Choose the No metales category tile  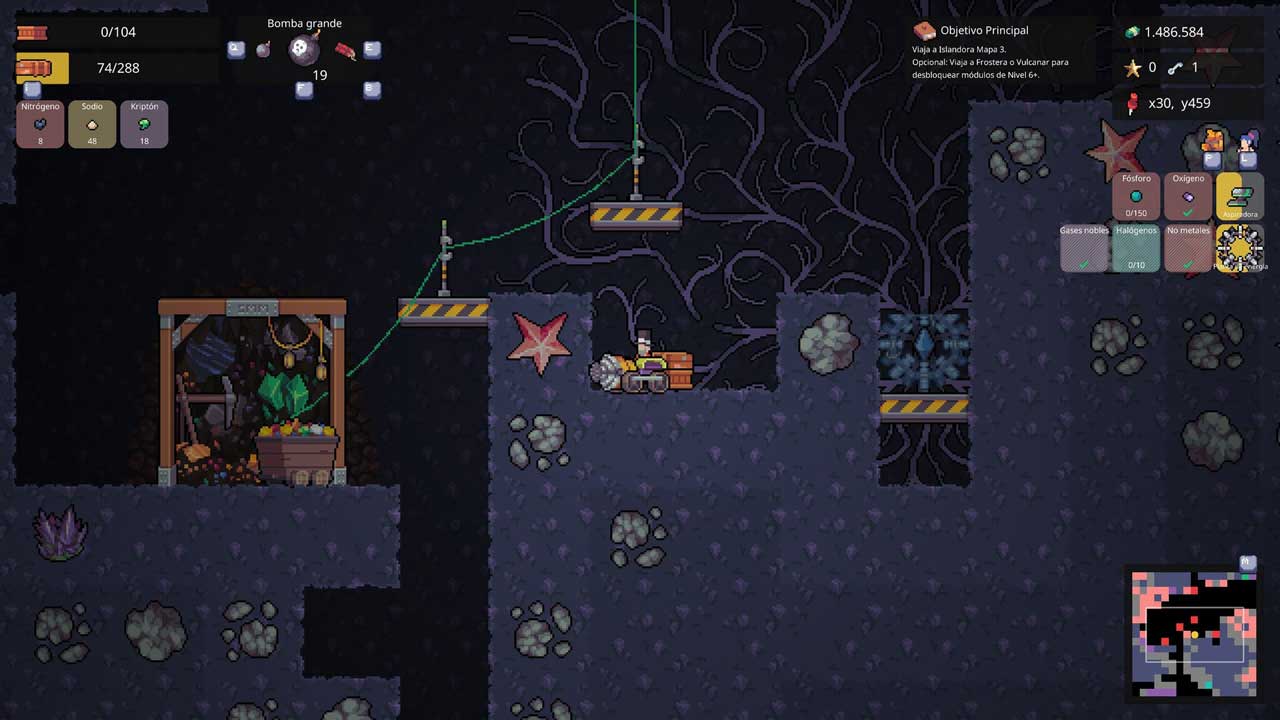click(1188, 248)
